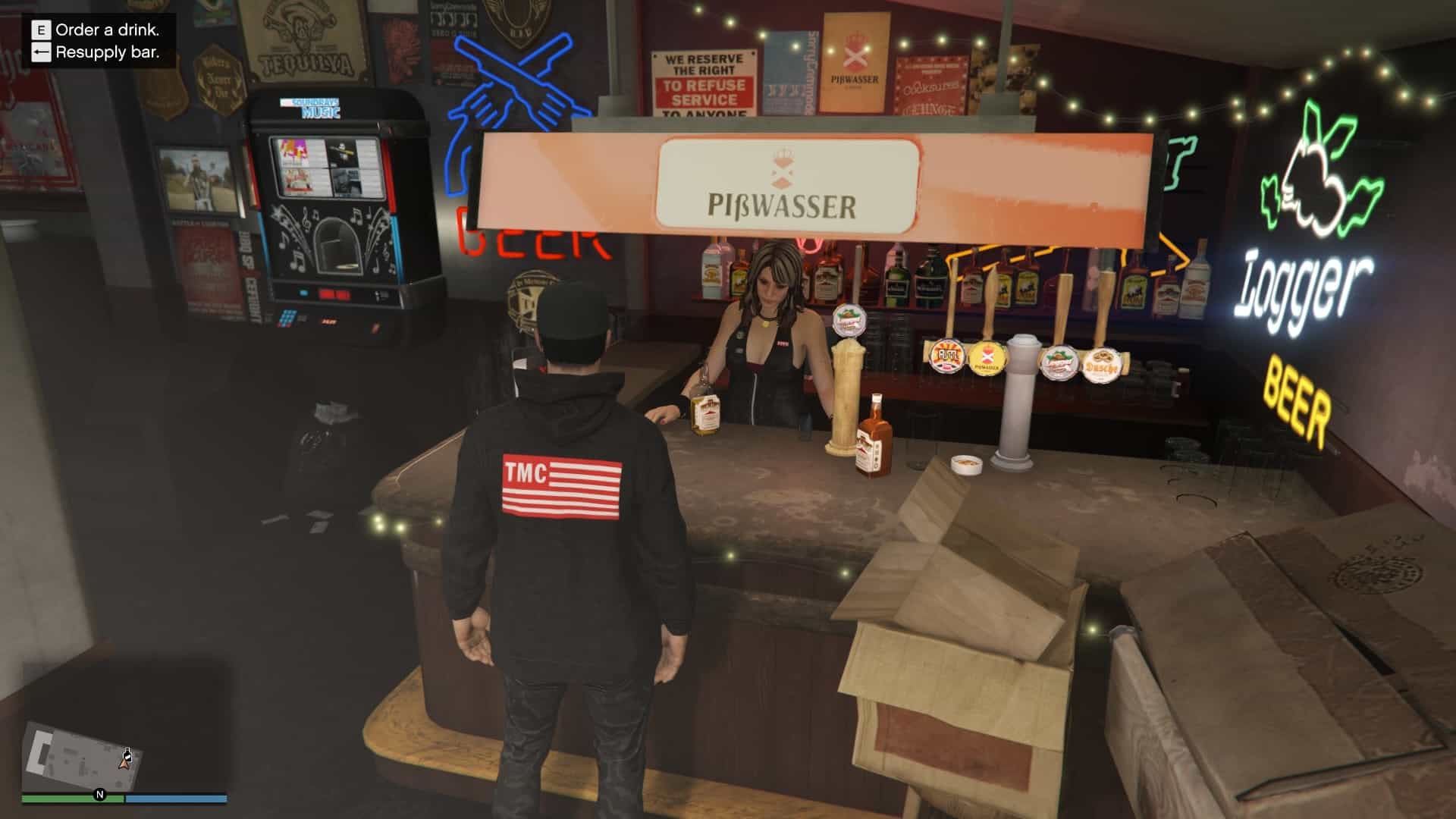Select the Pißwasser beer tap badge
Screen dimensions: 1456x819
[986, 359]
